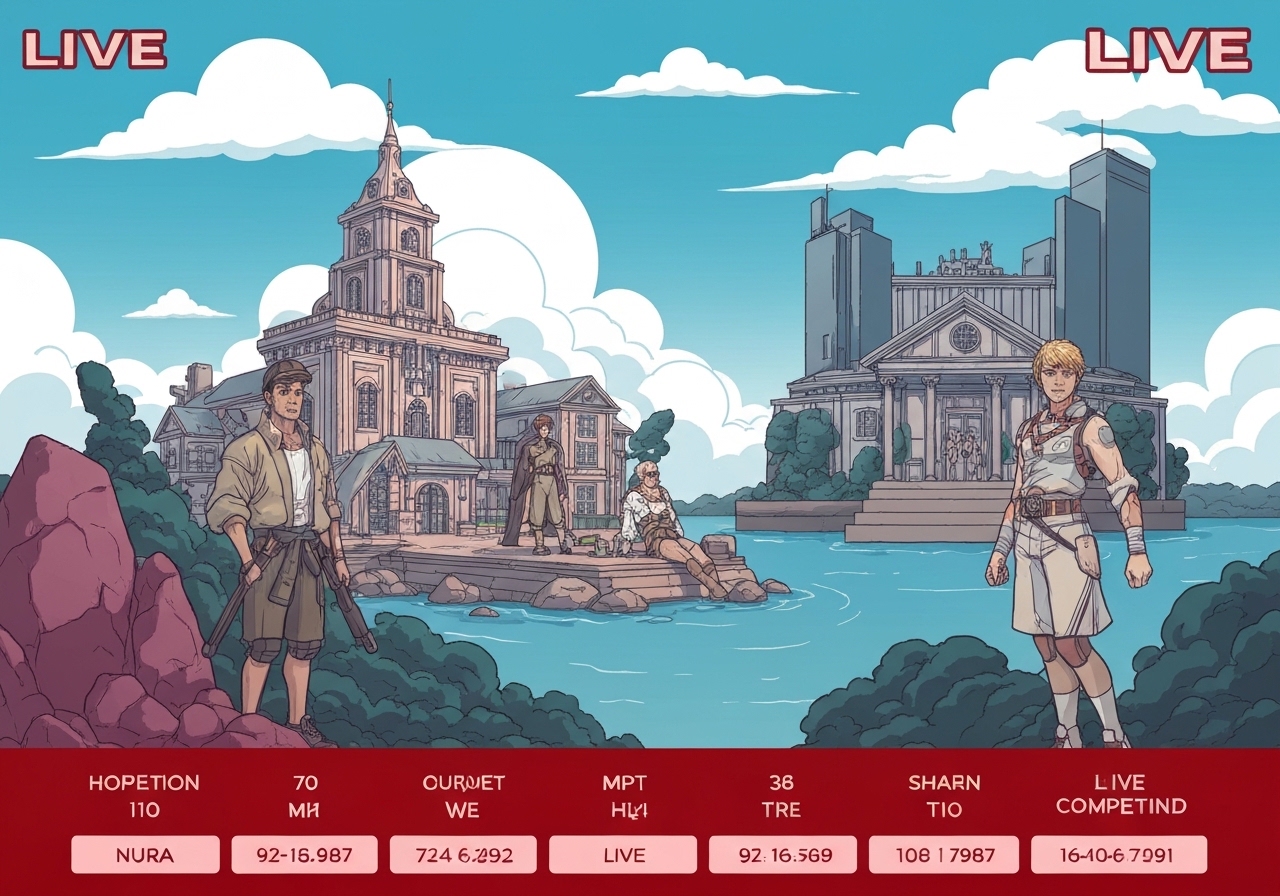Open the 108 17987 button under SHARN
1280x896 pixels.
[941, 855]
